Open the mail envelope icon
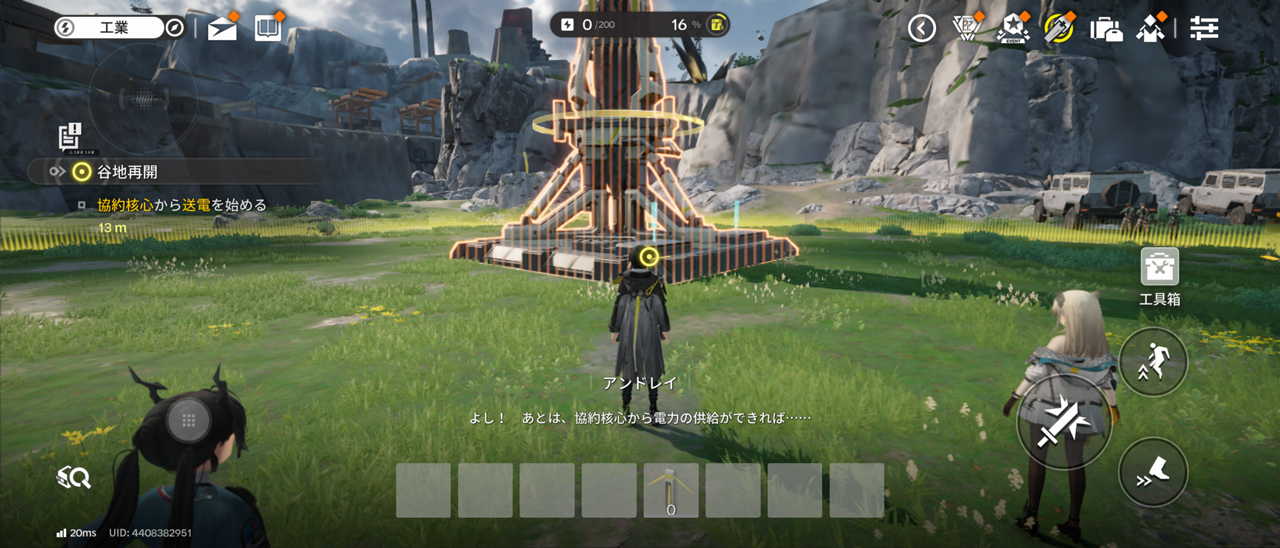The width and height of the screenshot is (1280, 548). click(x=222, y=29)
